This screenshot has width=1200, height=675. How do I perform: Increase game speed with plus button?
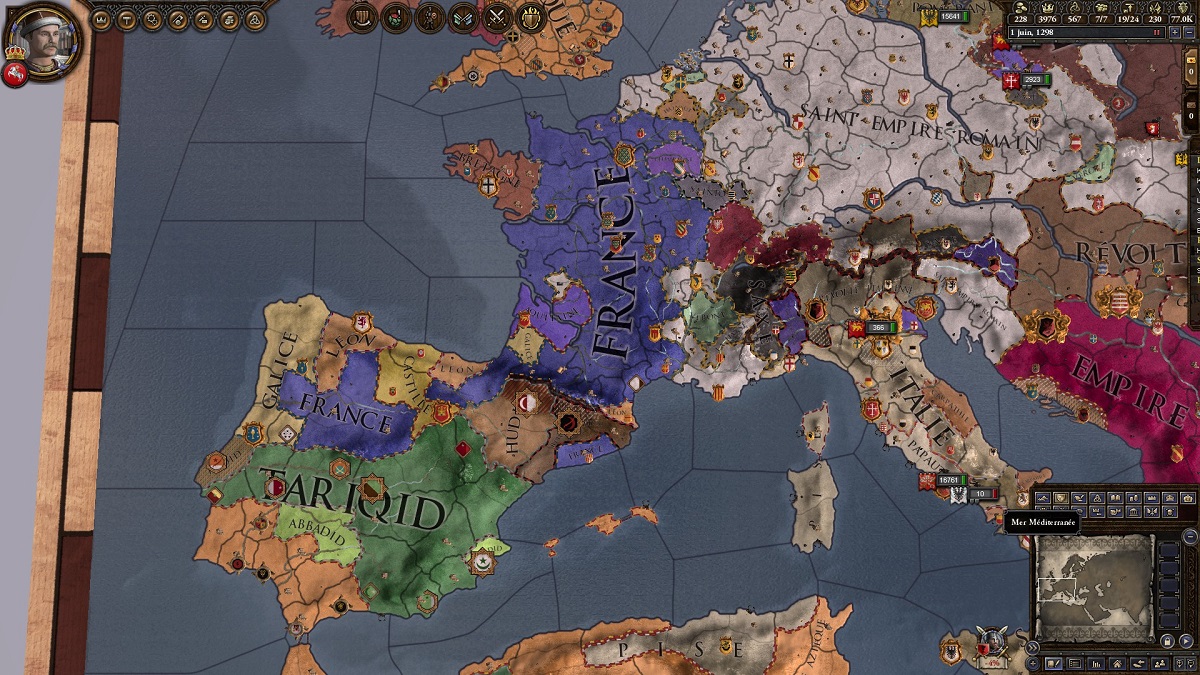(1174, 32)
